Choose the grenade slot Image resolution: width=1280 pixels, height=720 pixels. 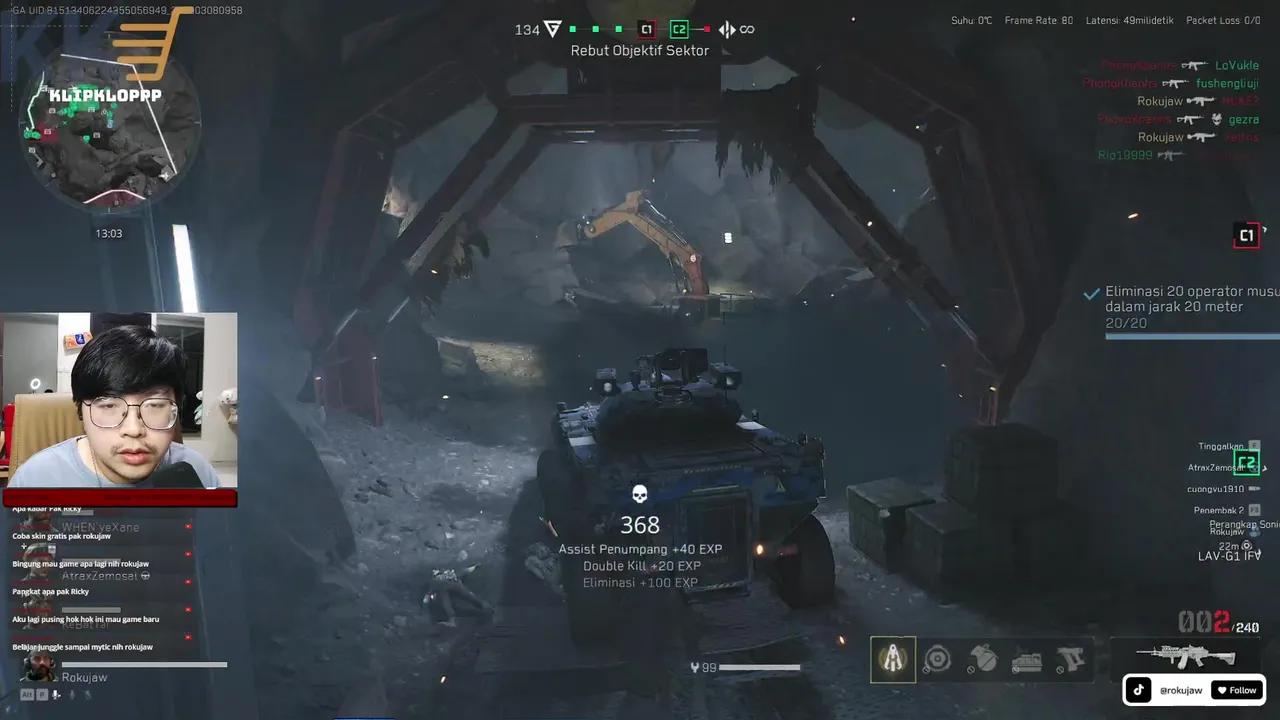[x=984, y=660]
